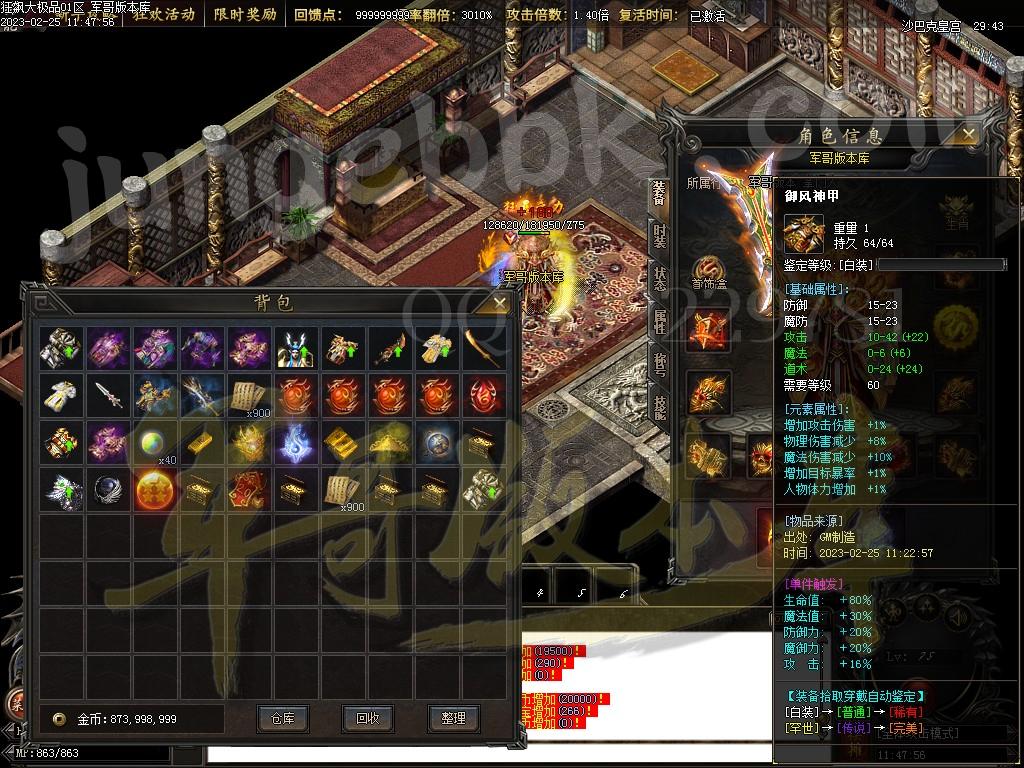
Task: Show the 状态 status tab
Action: (659, 279)
